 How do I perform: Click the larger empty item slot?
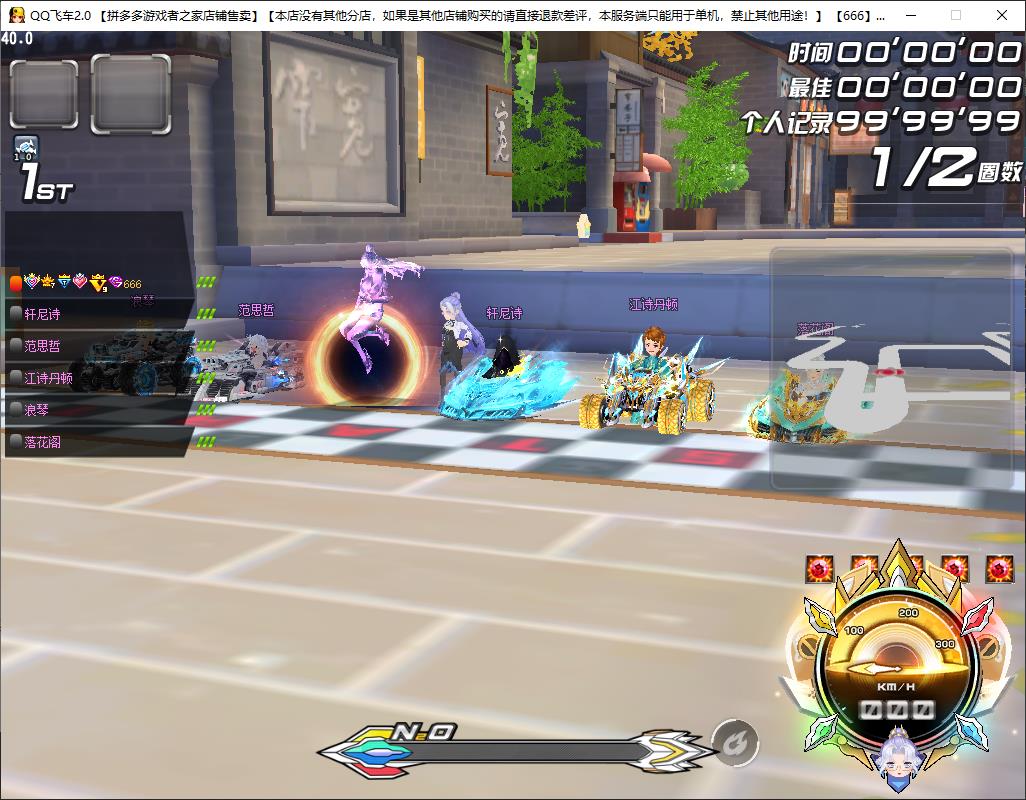(x=131, y=93)
